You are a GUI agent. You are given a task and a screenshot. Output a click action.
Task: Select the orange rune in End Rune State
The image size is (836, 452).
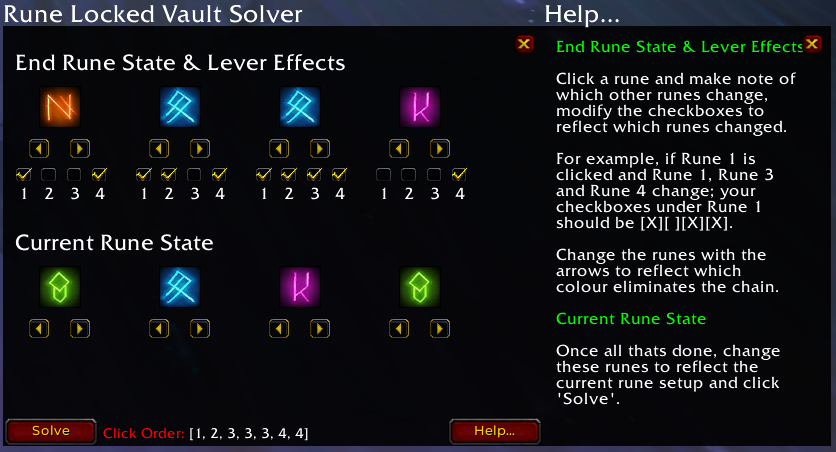pyautogui.click(x=59, y=107)
